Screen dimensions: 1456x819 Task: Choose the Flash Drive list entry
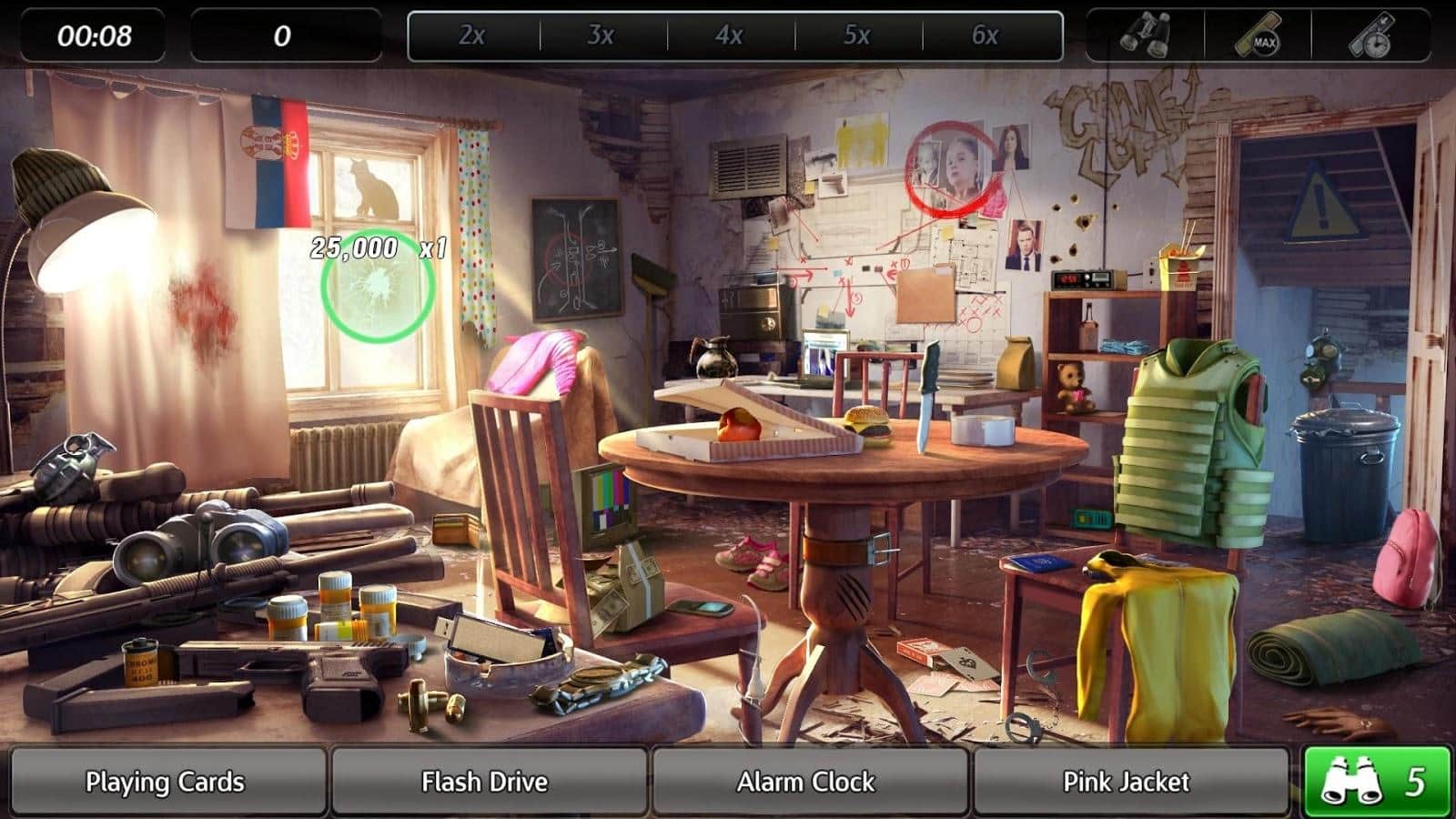coord(486,782)
